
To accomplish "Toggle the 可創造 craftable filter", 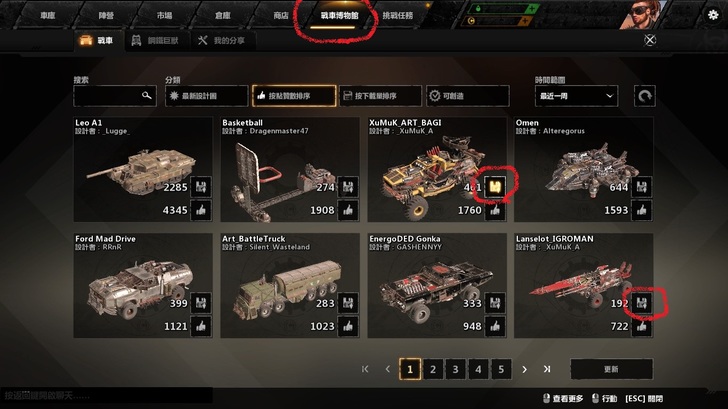I will [x=461, y=96].
